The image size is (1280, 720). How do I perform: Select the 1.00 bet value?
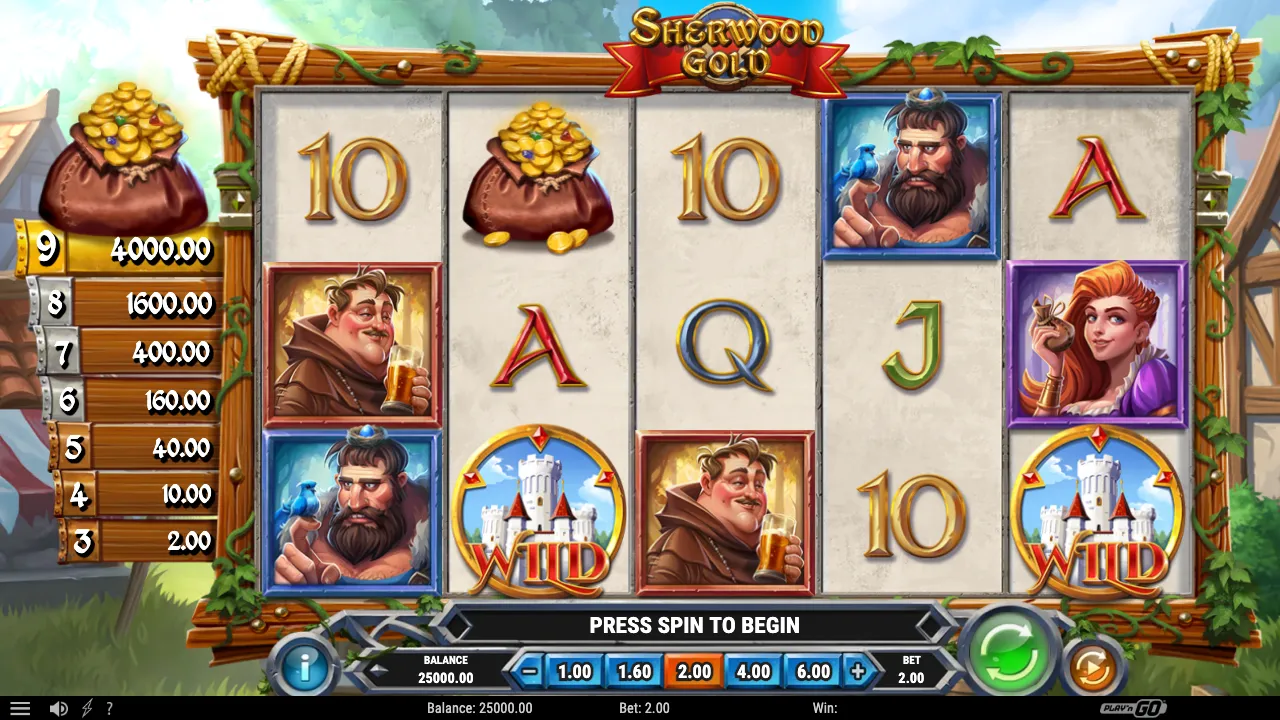click(573, 671)
